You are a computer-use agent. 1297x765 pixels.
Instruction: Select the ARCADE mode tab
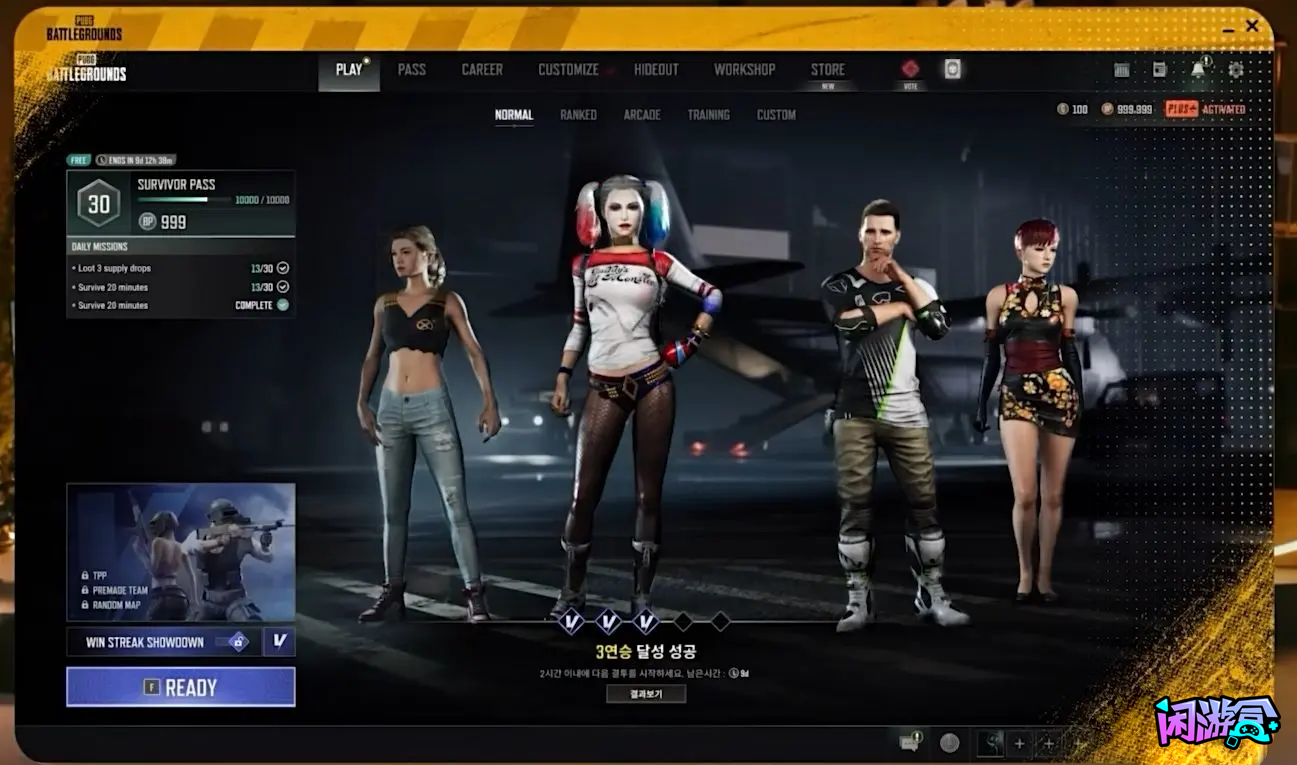(x=642, y=115)
